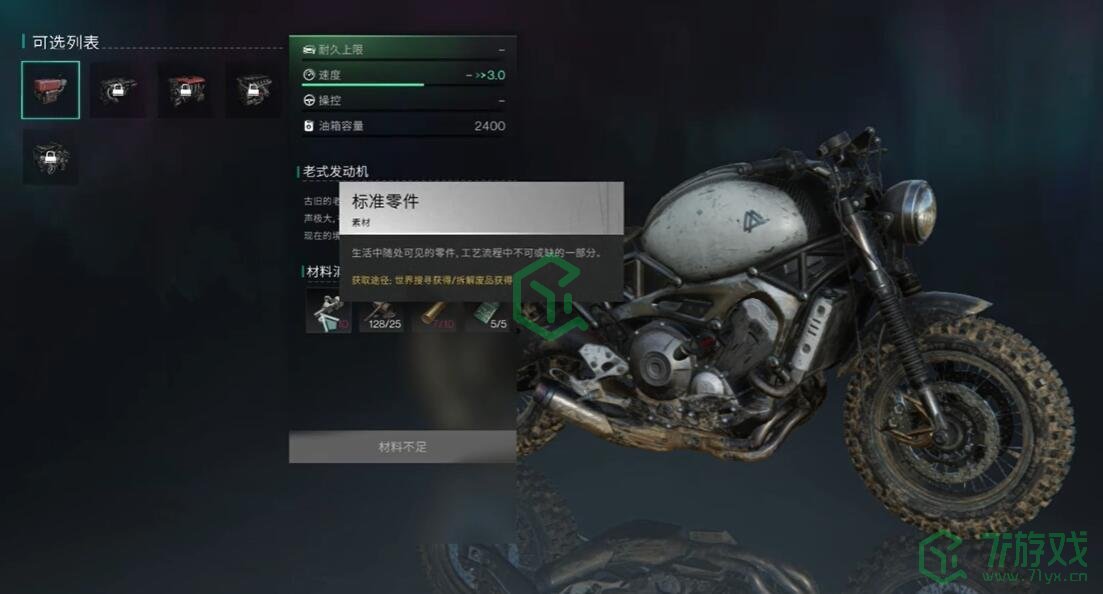Click the 材料不足 button
1103x594 pixels.
[x=402, y=447]
